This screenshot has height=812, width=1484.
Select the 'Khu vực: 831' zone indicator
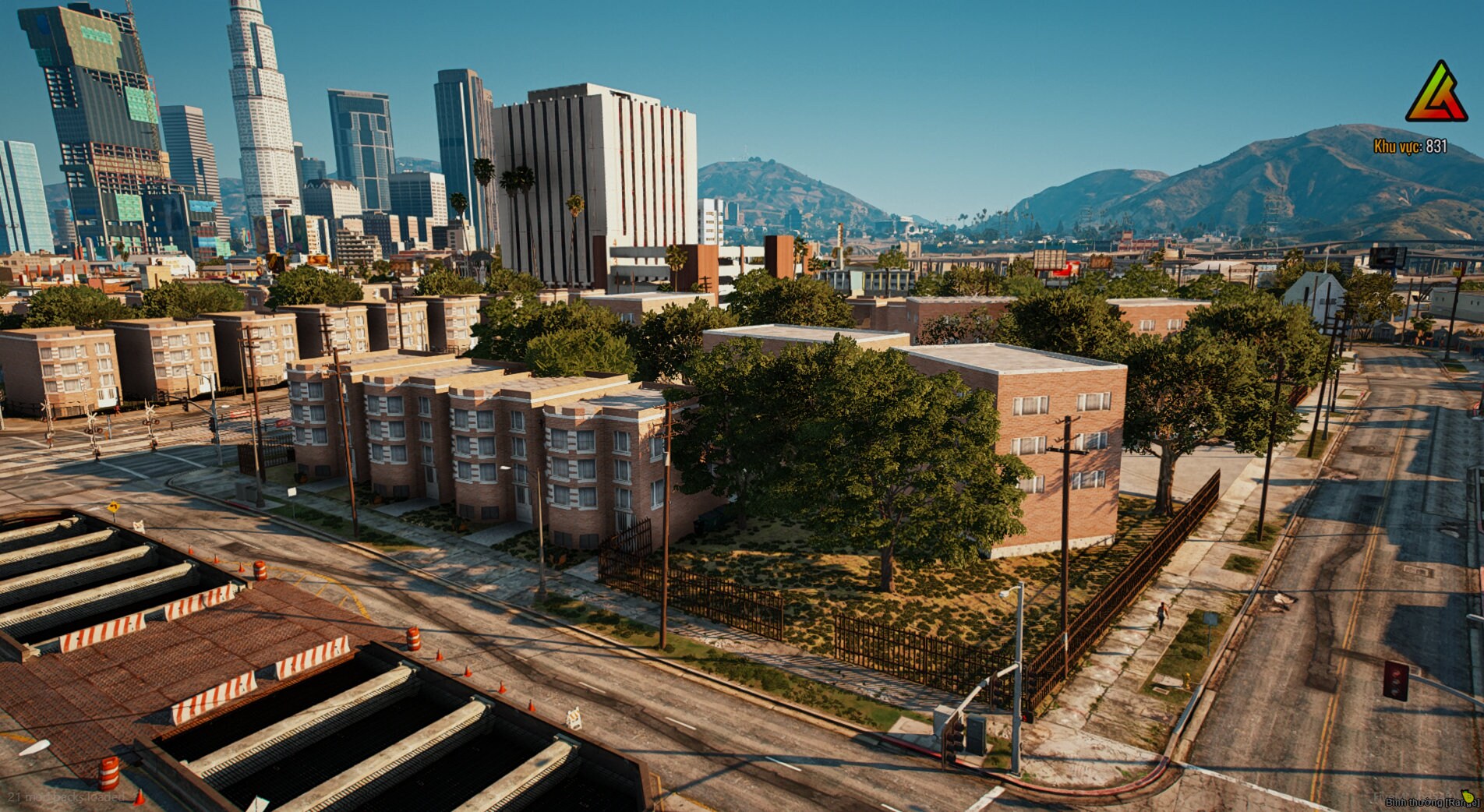click(1410, 145)
